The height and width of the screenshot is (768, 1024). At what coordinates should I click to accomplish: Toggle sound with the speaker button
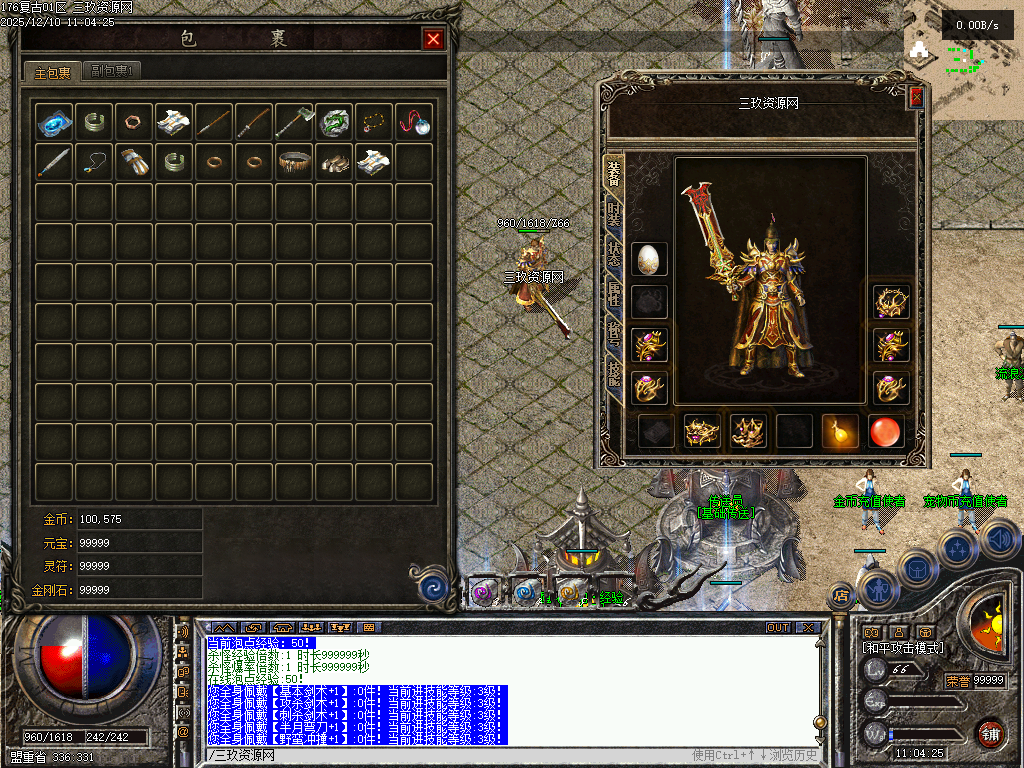tap(1001, 540)
